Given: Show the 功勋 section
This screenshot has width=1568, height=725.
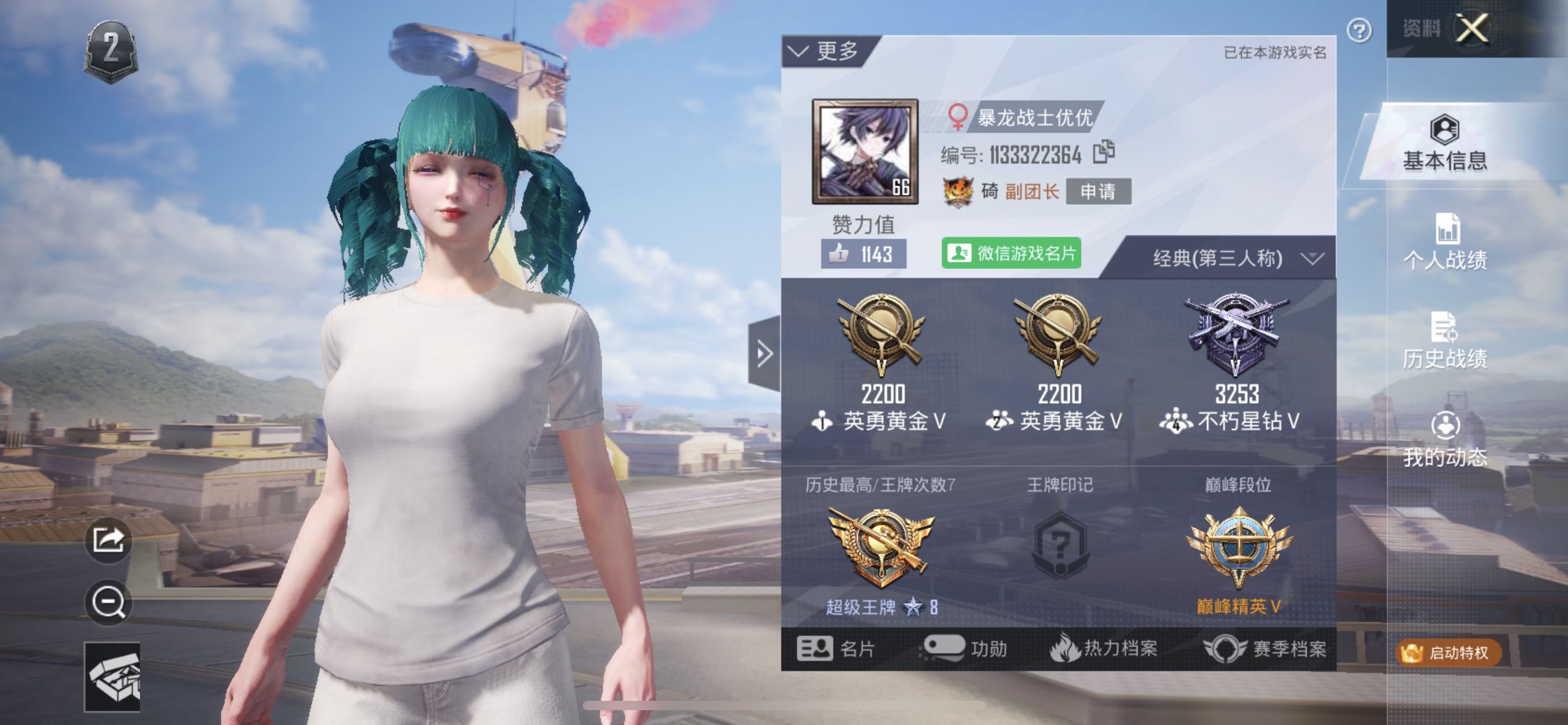Looking at the screenshot, I should [965, 649].
